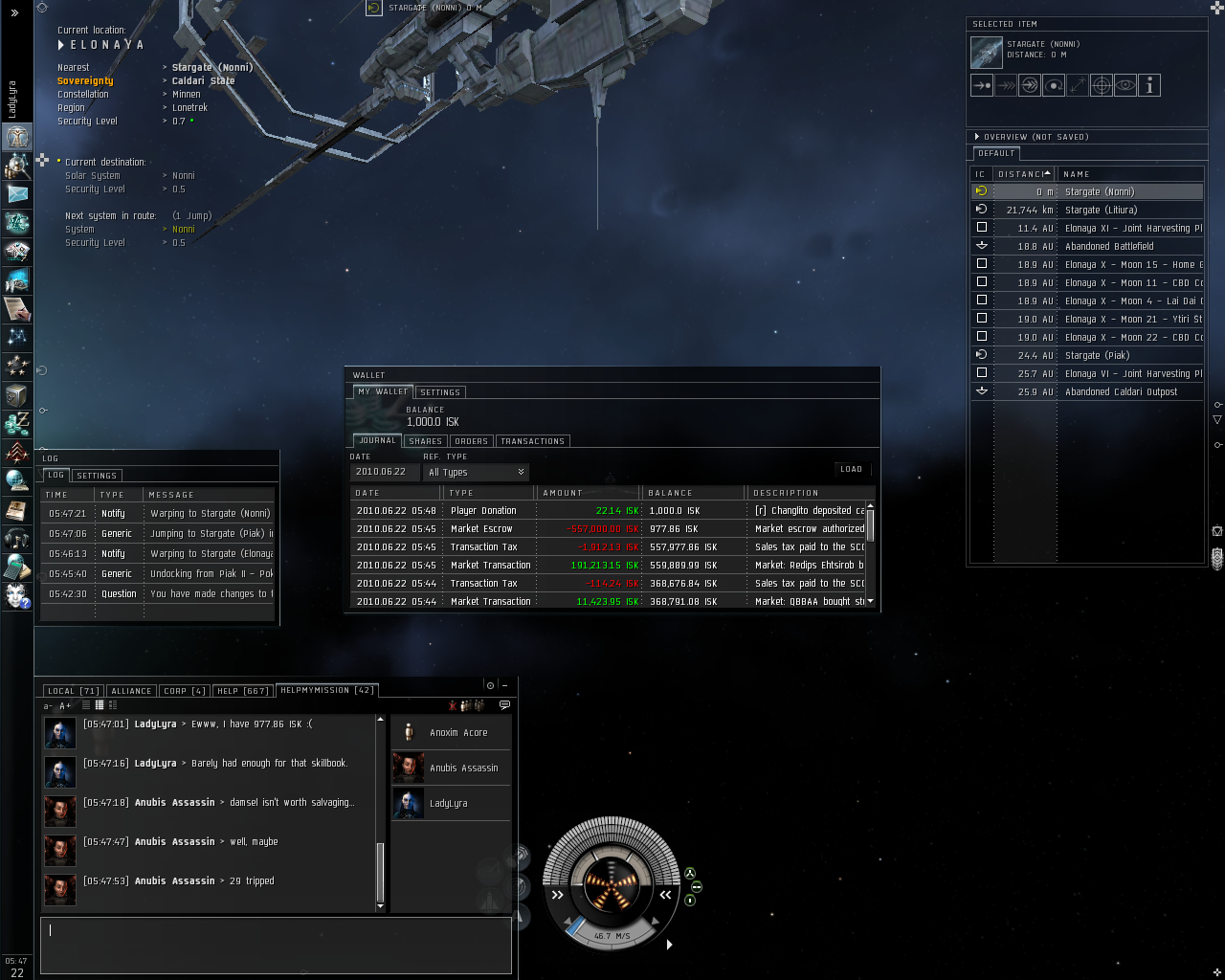1225x980 pixels.
Task: Select Stargate (Piak) in the overview
Action: (1097, 355)
